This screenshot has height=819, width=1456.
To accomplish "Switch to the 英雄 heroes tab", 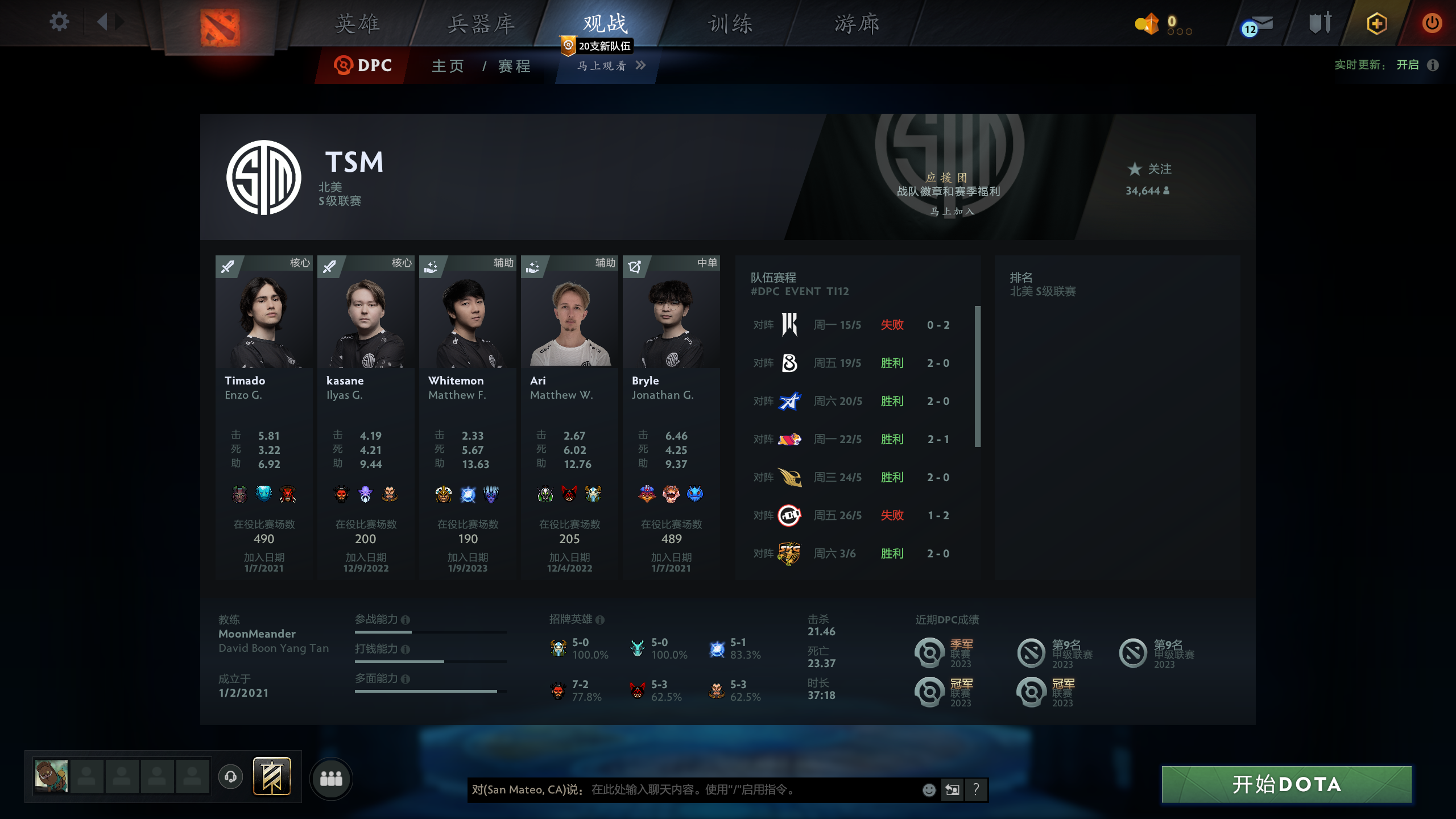I will (x=358, y=24).
